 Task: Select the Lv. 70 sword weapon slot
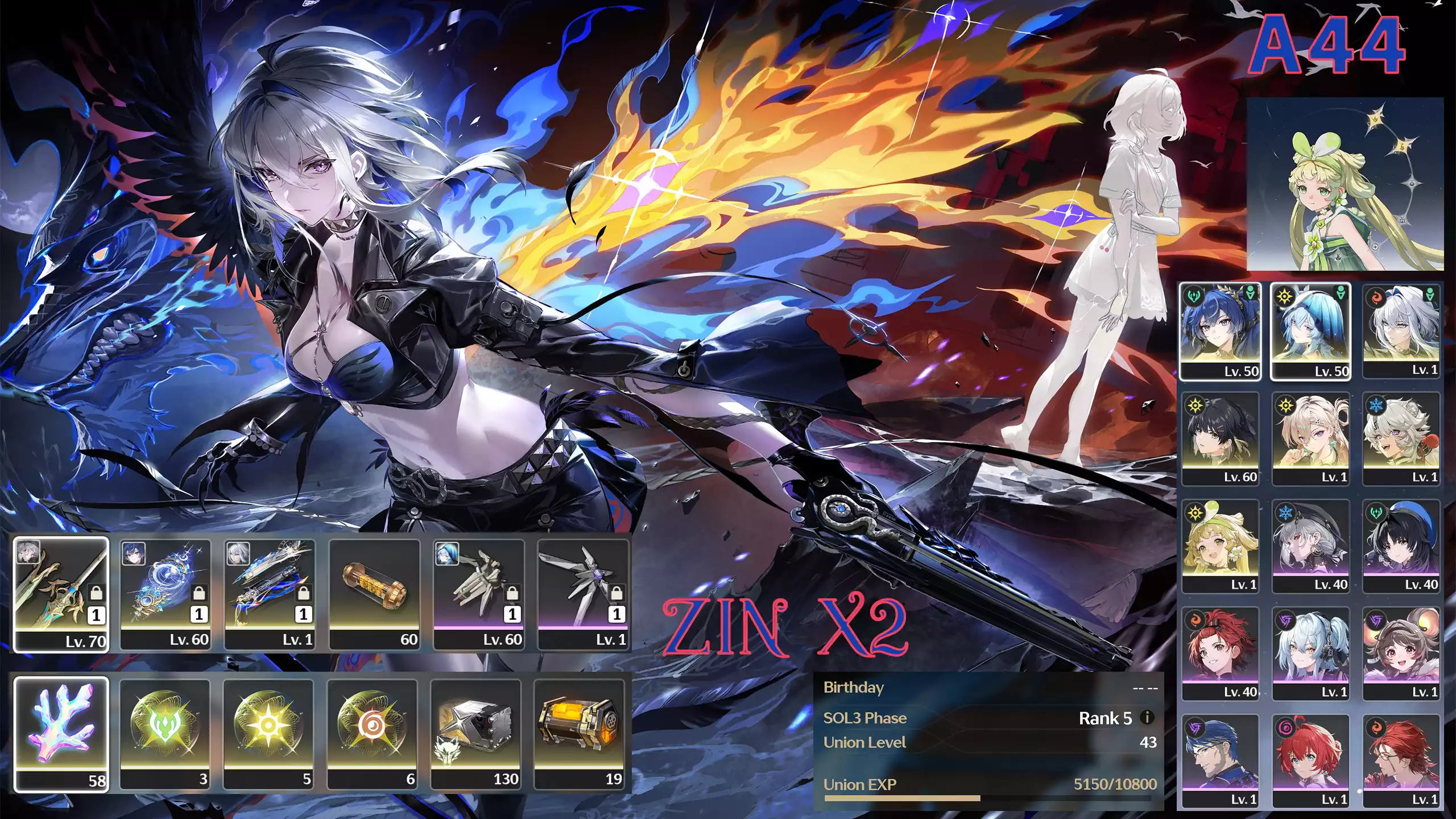(x=61, y=594)
